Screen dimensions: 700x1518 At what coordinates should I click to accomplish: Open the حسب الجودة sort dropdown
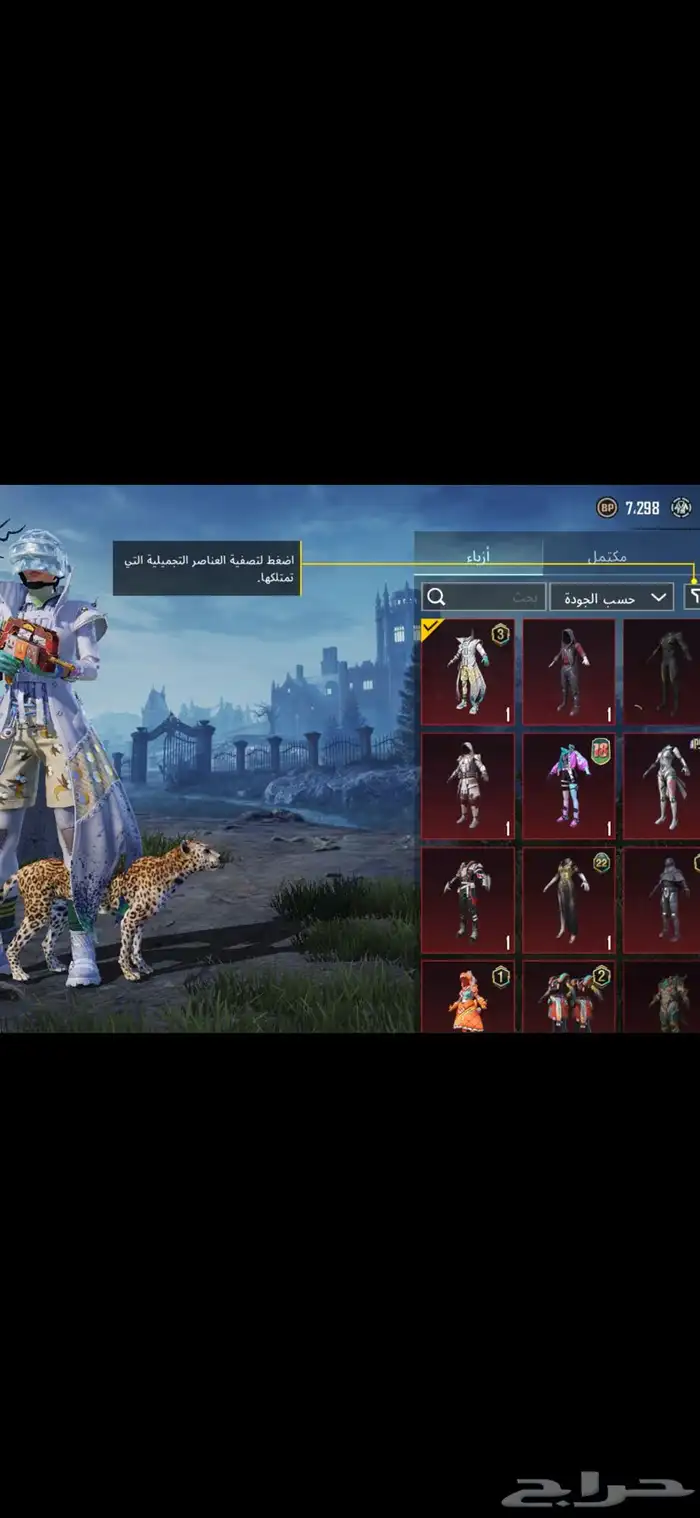611,598
